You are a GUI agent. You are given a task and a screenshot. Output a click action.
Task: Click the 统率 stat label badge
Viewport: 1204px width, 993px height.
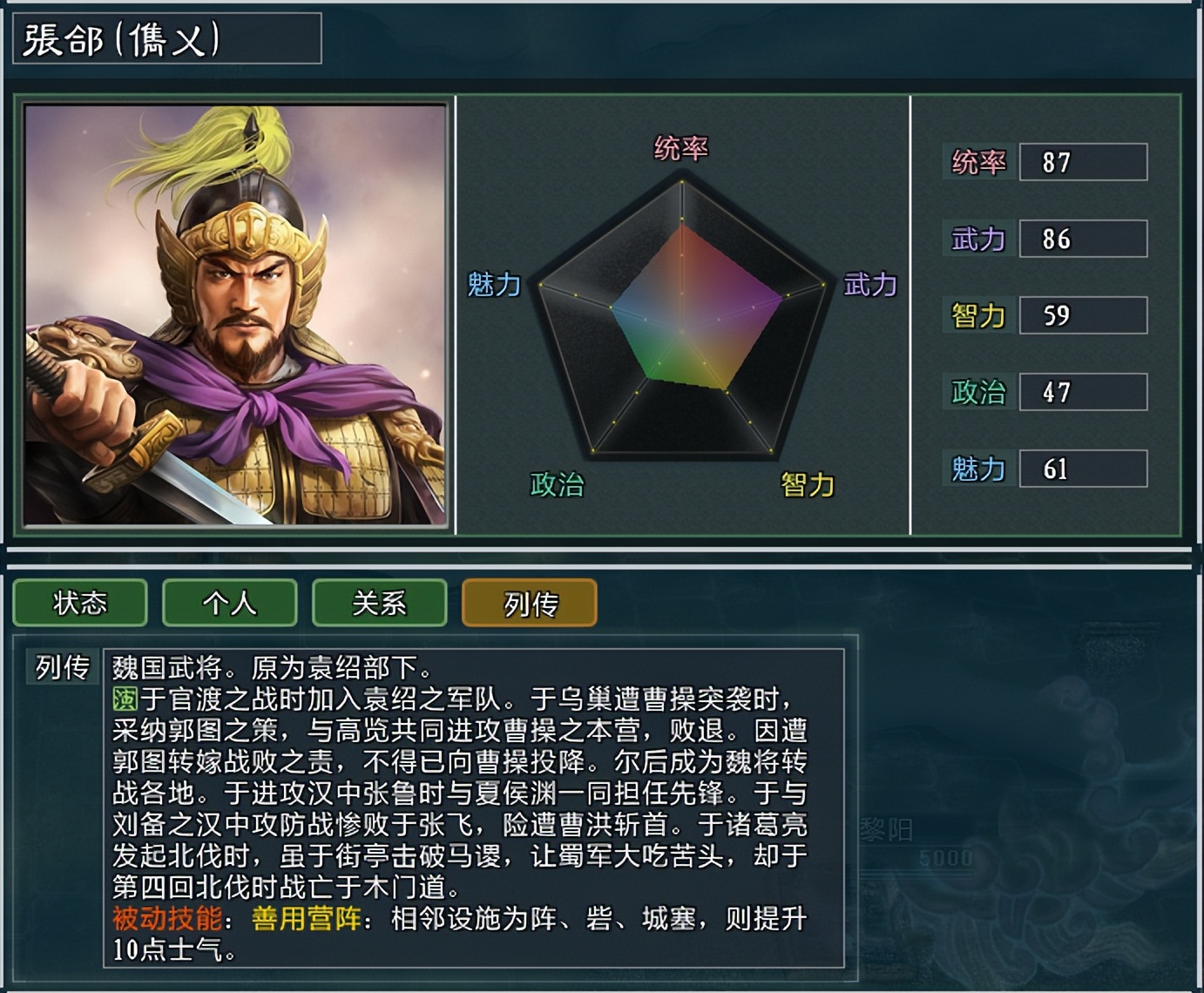977,160
